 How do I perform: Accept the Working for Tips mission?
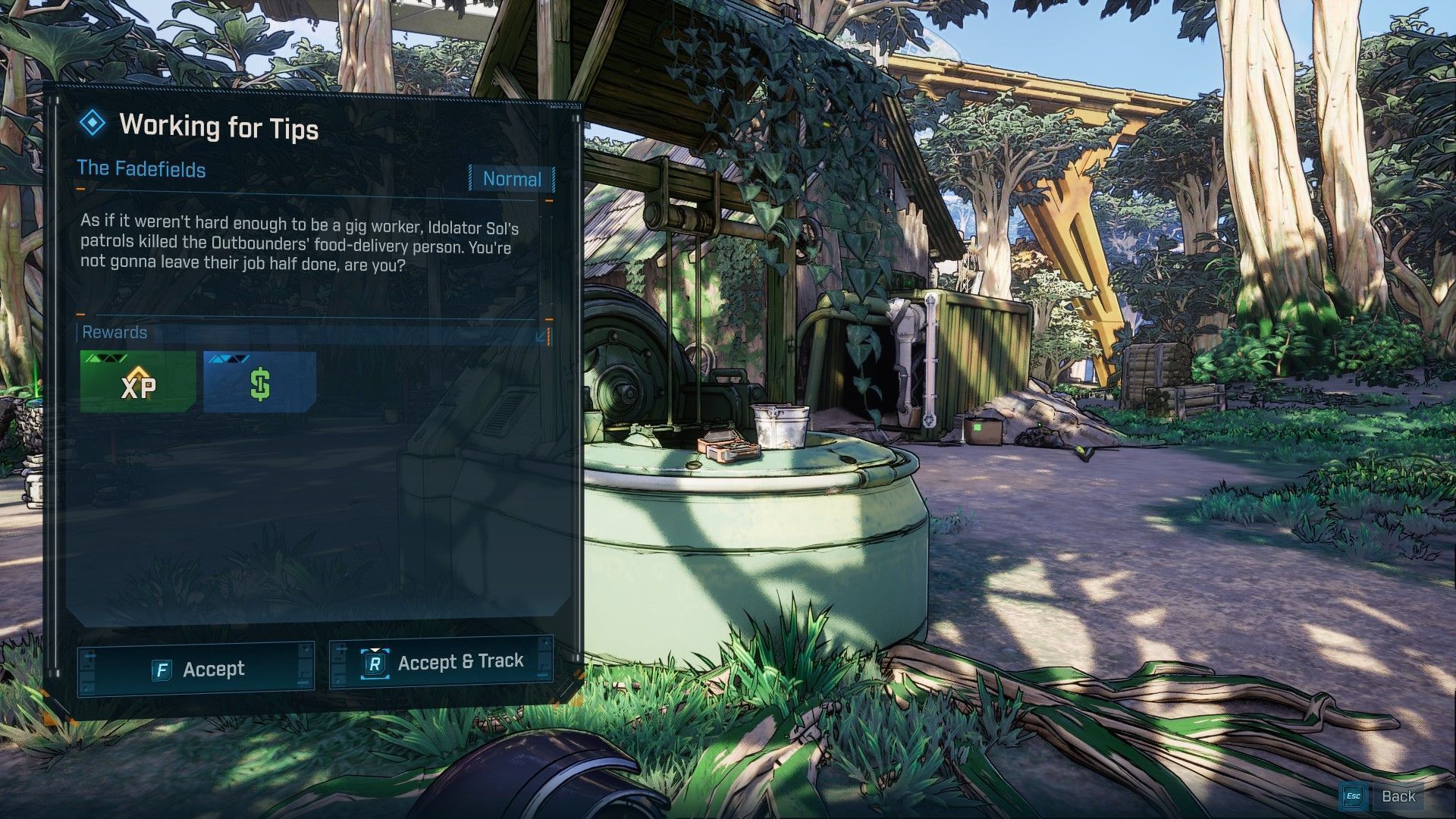point(196,669)
